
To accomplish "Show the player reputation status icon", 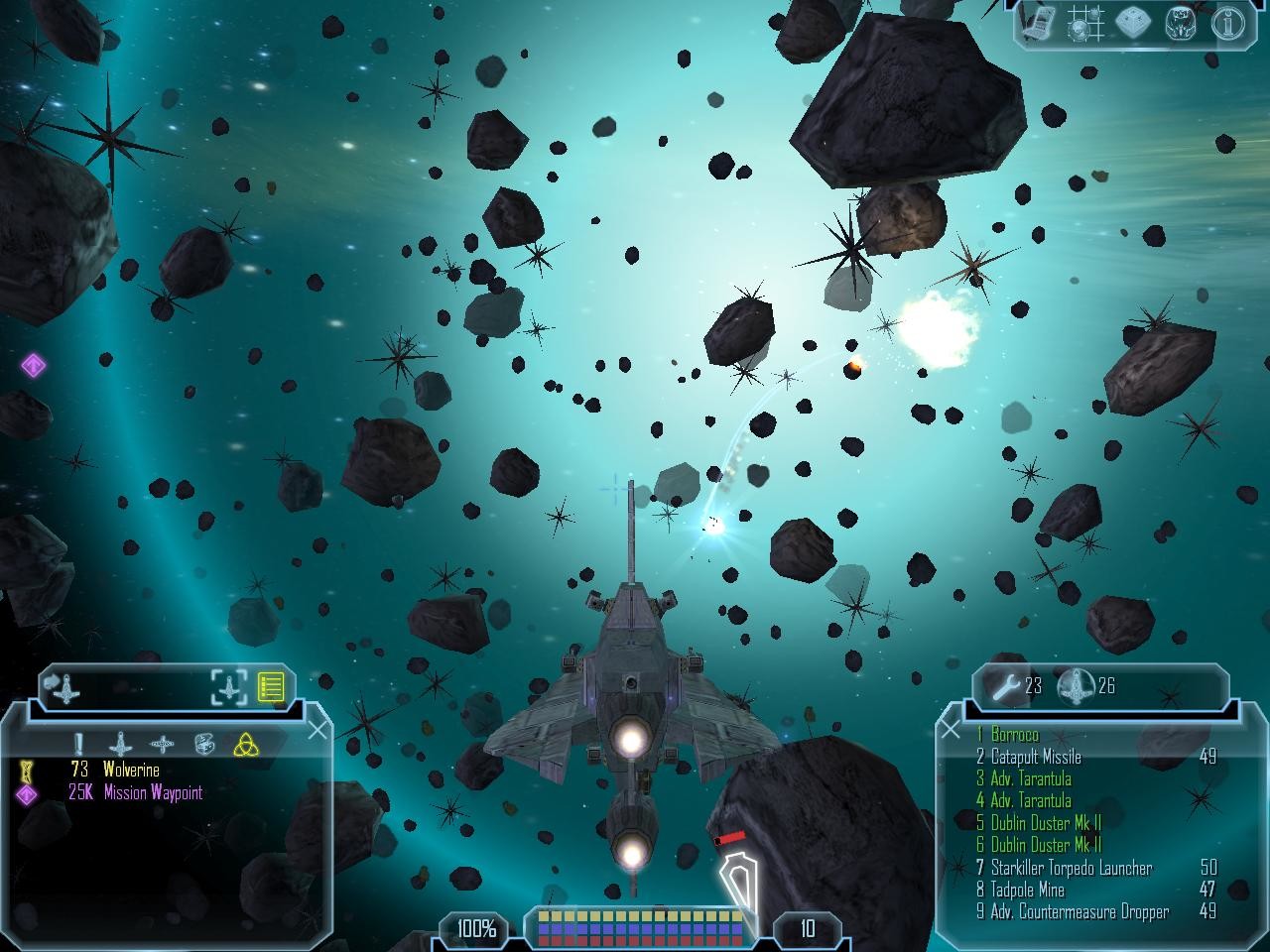I will click(x=1181, y=24).
